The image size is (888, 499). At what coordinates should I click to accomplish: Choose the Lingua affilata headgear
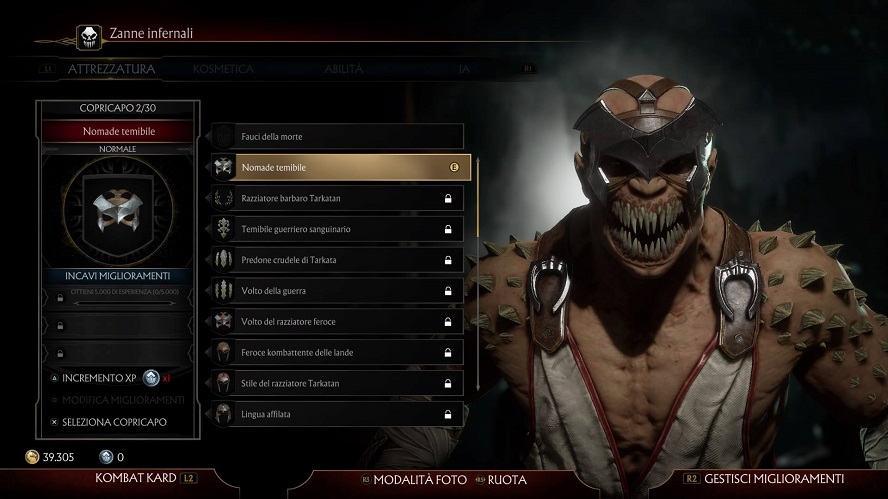pyautogui.click(x=337, y=414)
